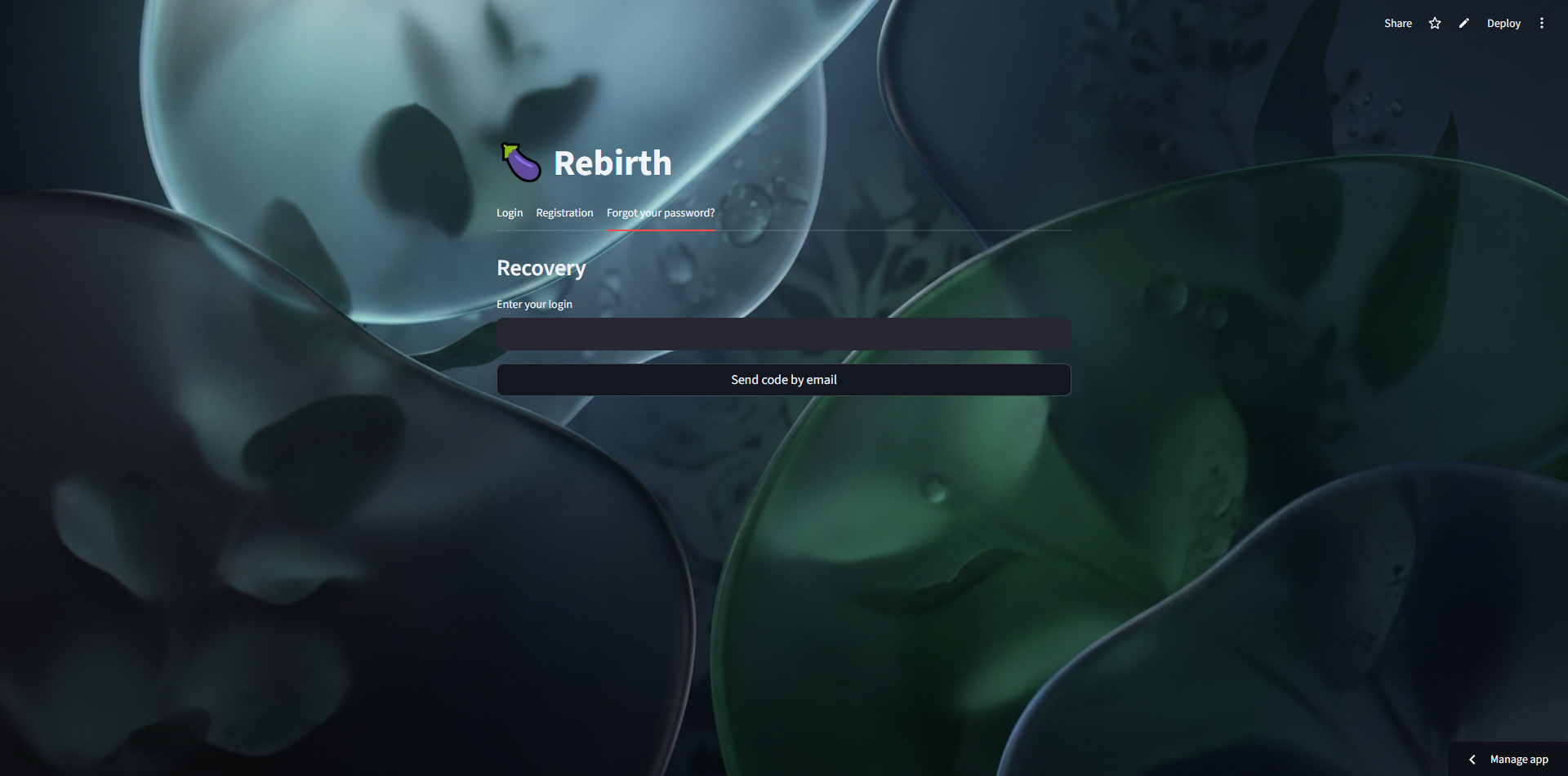Activate the empty login input box
The height and width of the screenshot is (776, 1568).
click(x=783, y=333)
